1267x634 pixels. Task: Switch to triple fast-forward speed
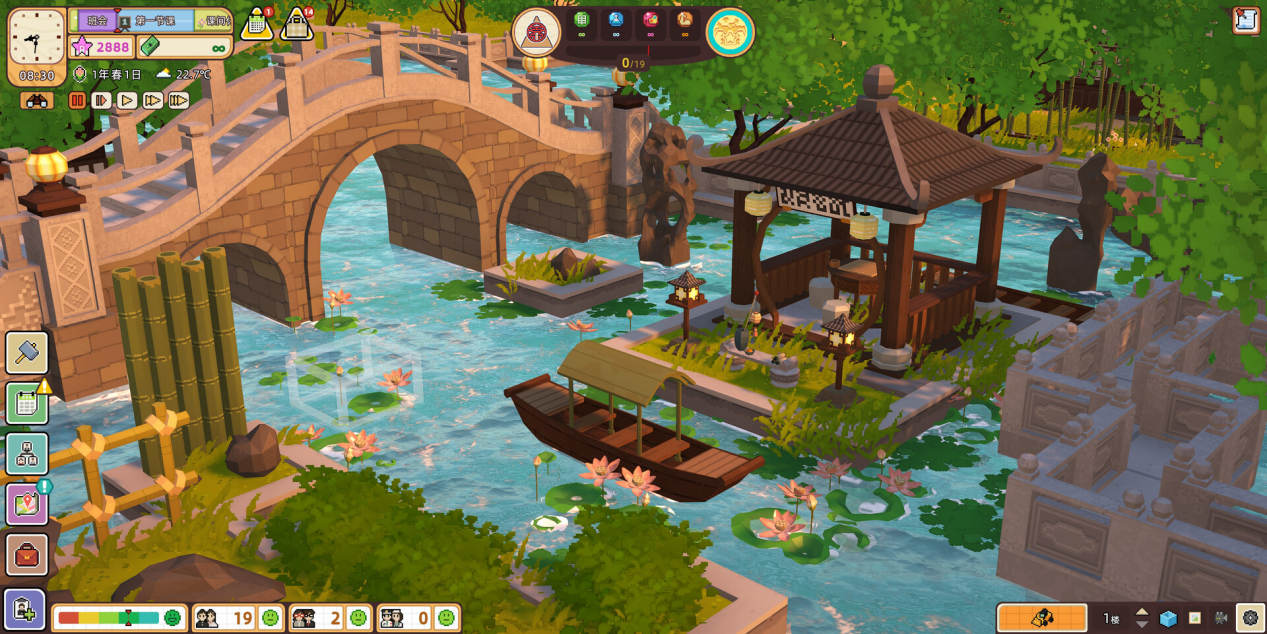[x=179, y=100]
